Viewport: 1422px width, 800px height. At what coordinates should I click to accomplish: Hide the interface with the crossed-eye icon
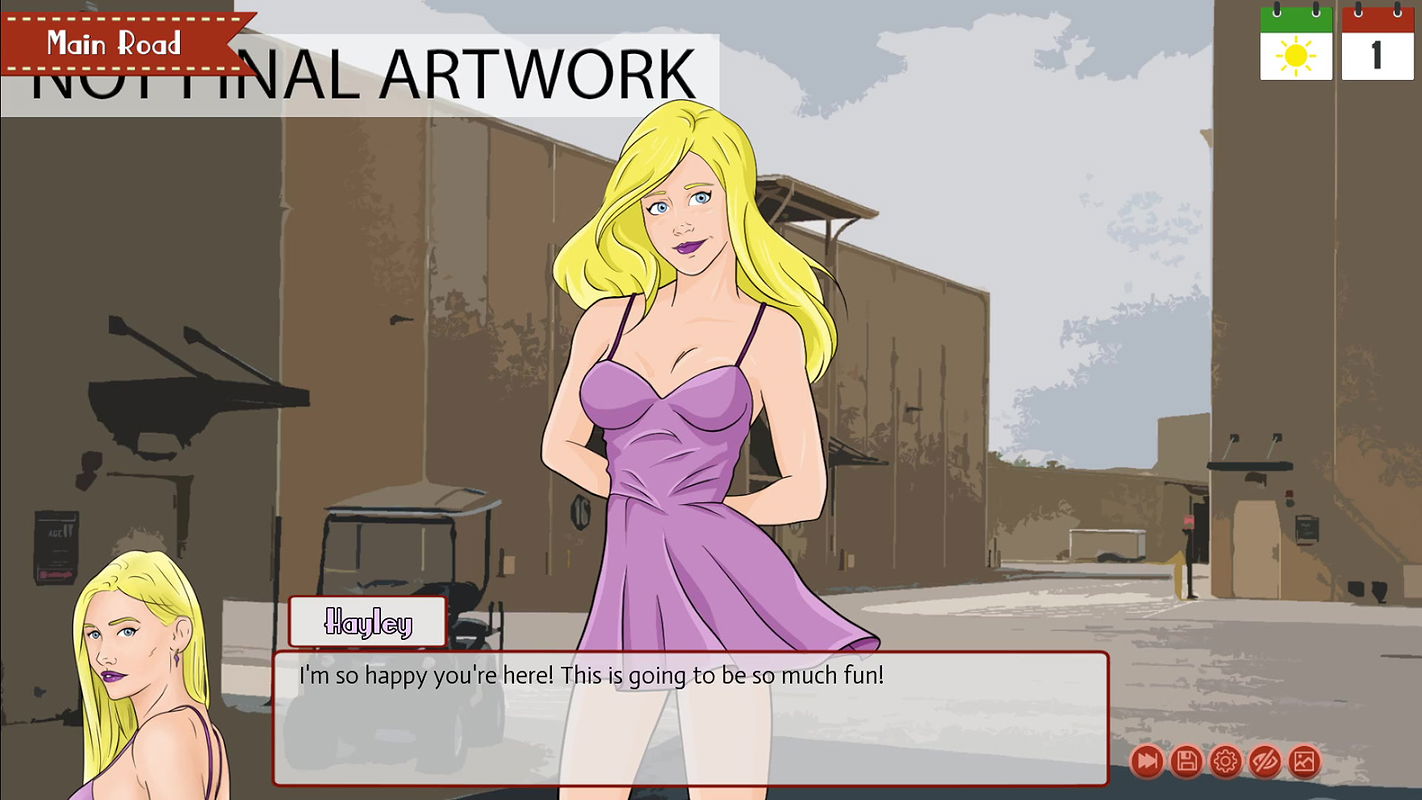coord(1264,762)
